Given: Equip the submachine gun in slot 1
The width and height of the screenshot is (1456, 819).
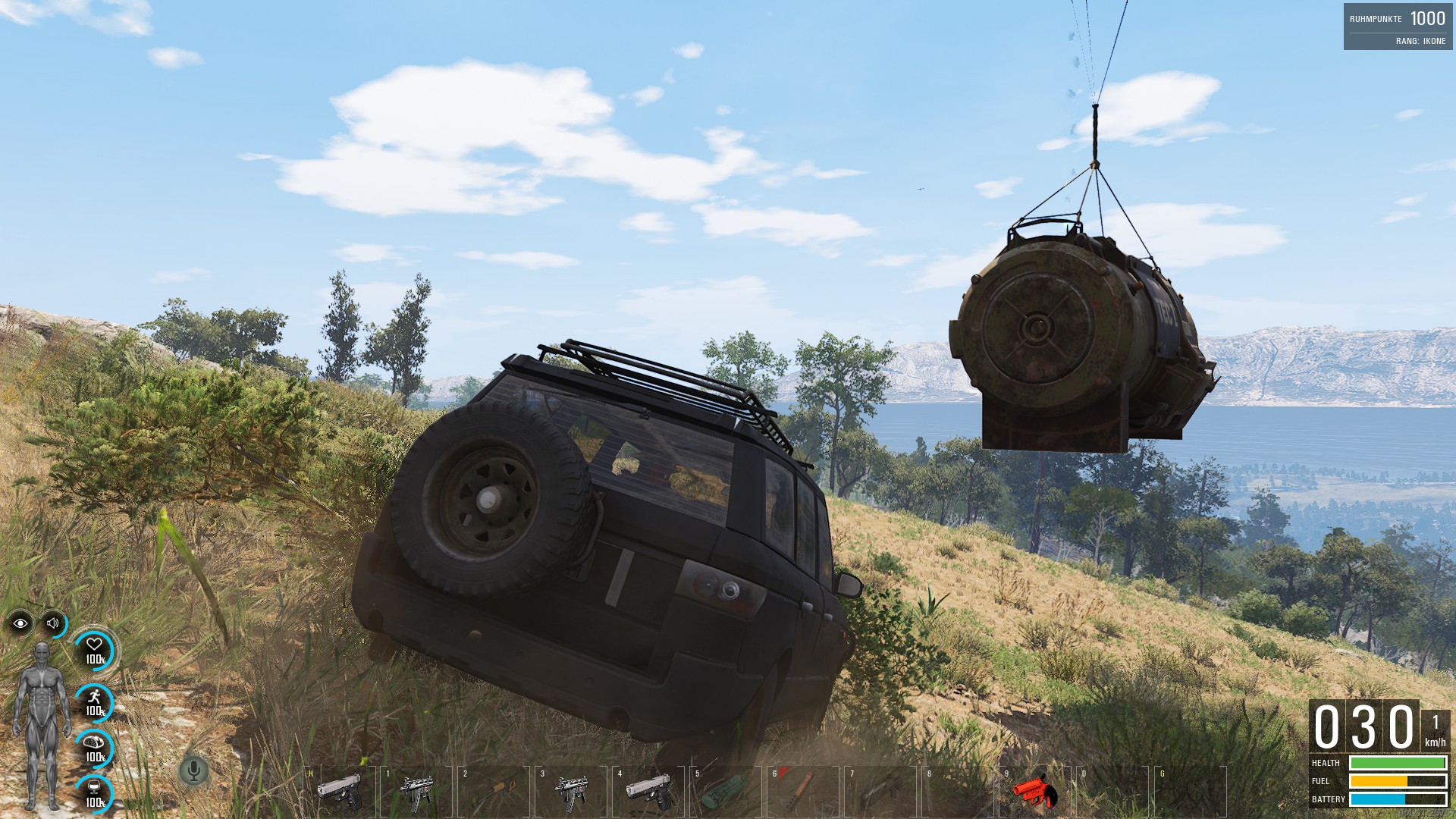Looking at the screenshot, I should pos(416,791).
